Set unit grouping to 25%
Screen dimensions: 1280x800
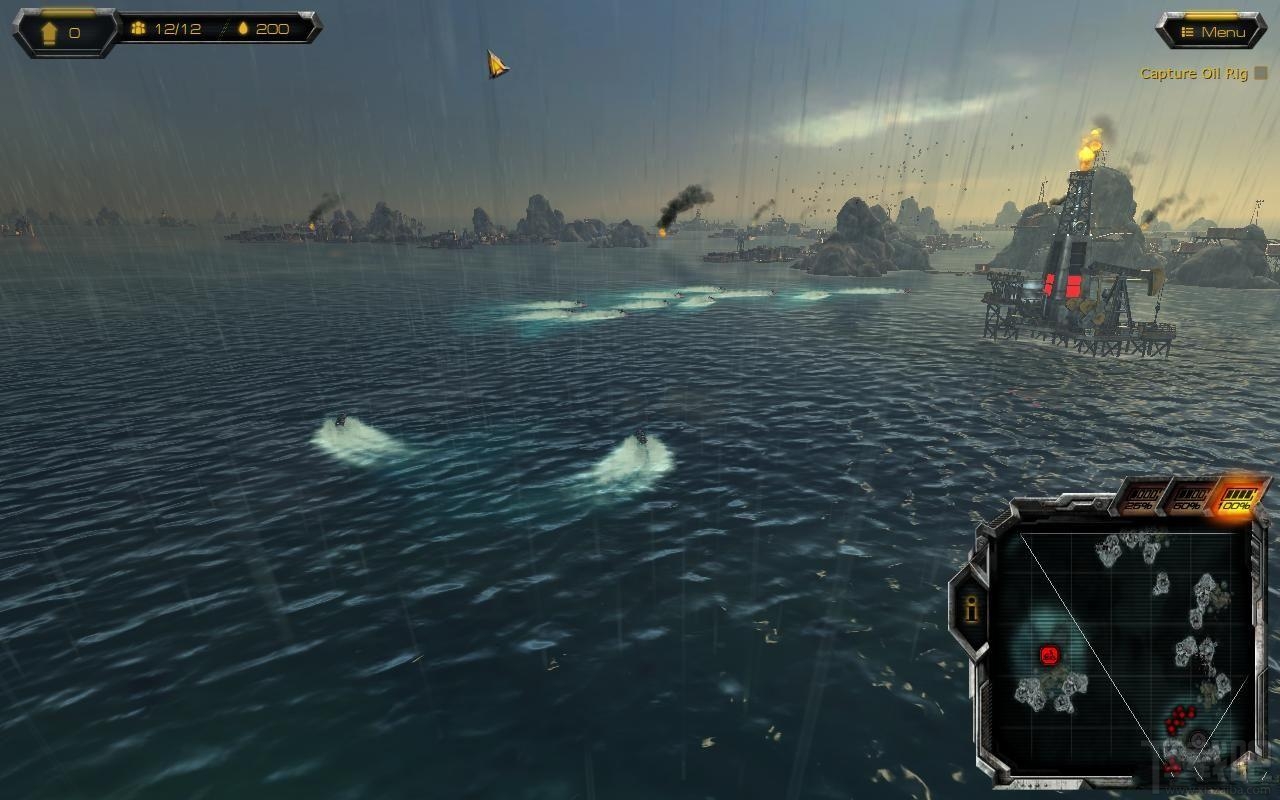[1142, 498]
